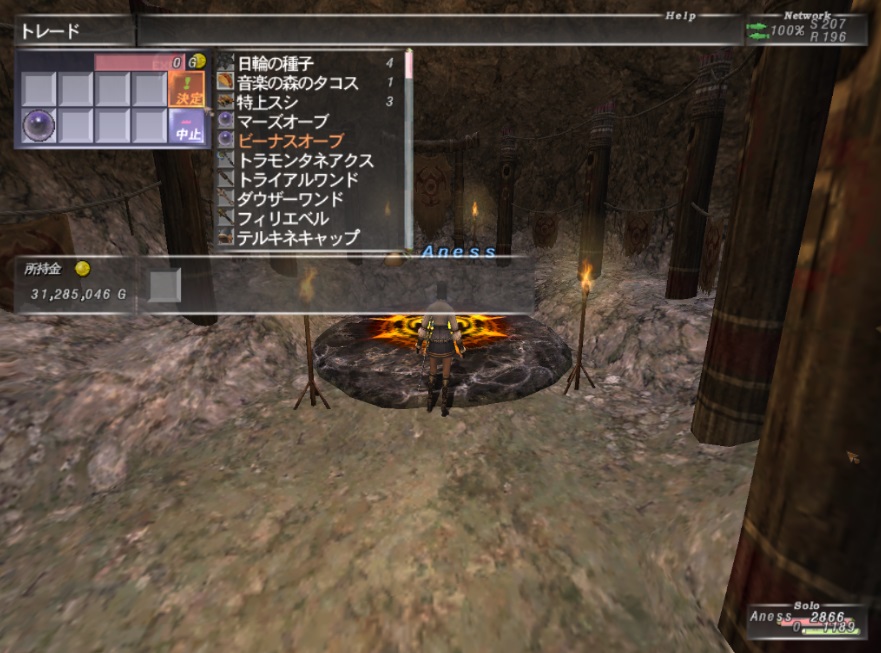The image size is (881, 653).
Task: Select ダウザーワンド in the item list
Action: 290,199
